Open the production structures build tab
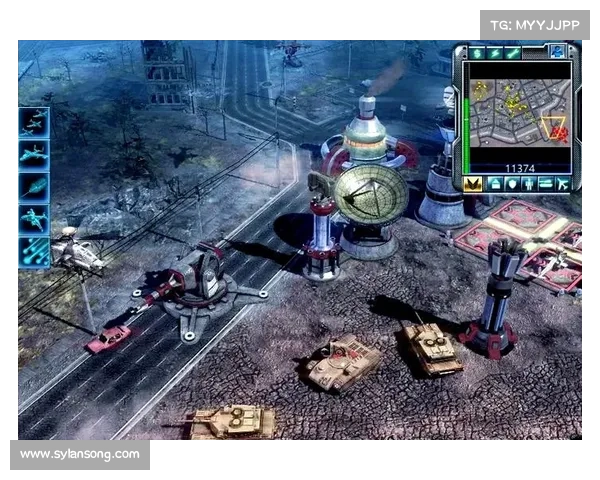This screenshot has height=480, width=600. point(493,184)
